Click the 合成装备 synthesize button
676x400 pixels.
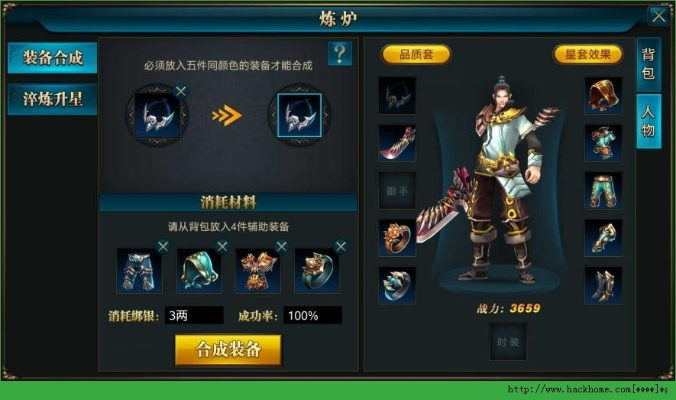[228, 349]
